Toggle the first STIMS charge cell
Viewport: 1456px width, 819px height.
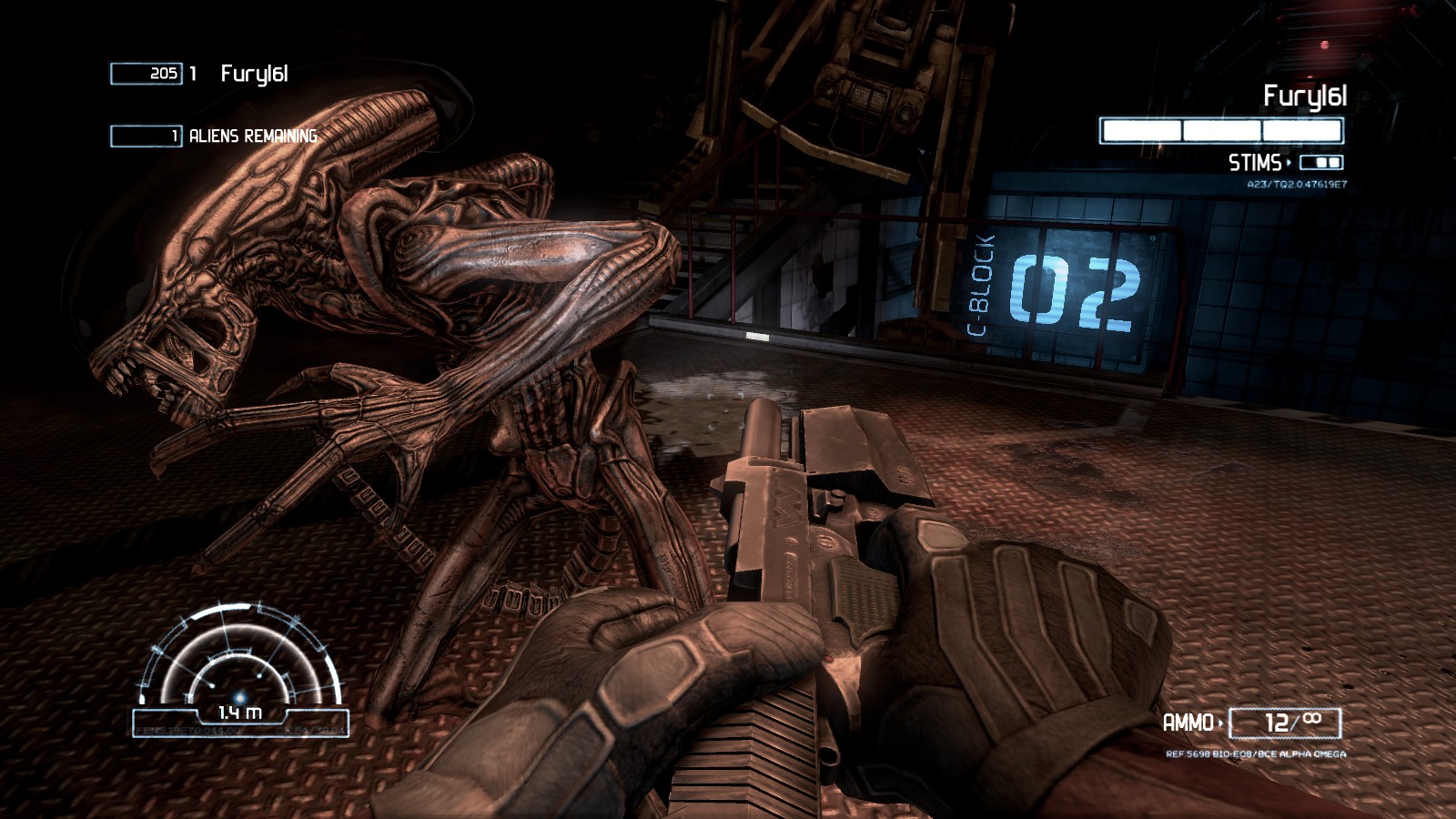(x=1319, y=163)
